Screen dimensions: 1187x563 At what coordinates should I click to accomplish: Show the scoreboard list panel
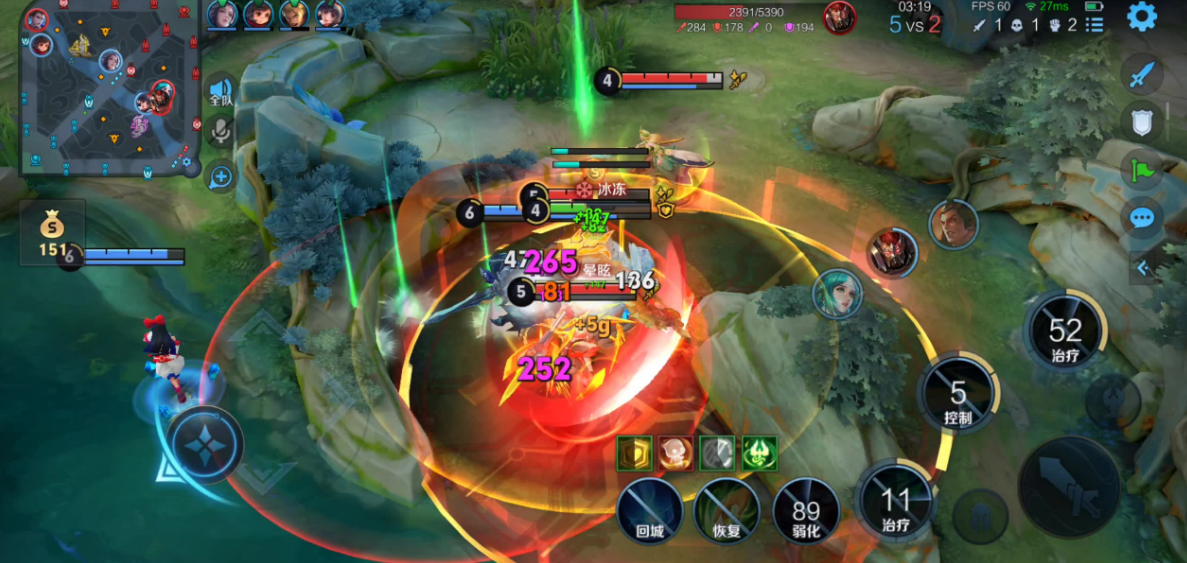tap(1096, 24)
